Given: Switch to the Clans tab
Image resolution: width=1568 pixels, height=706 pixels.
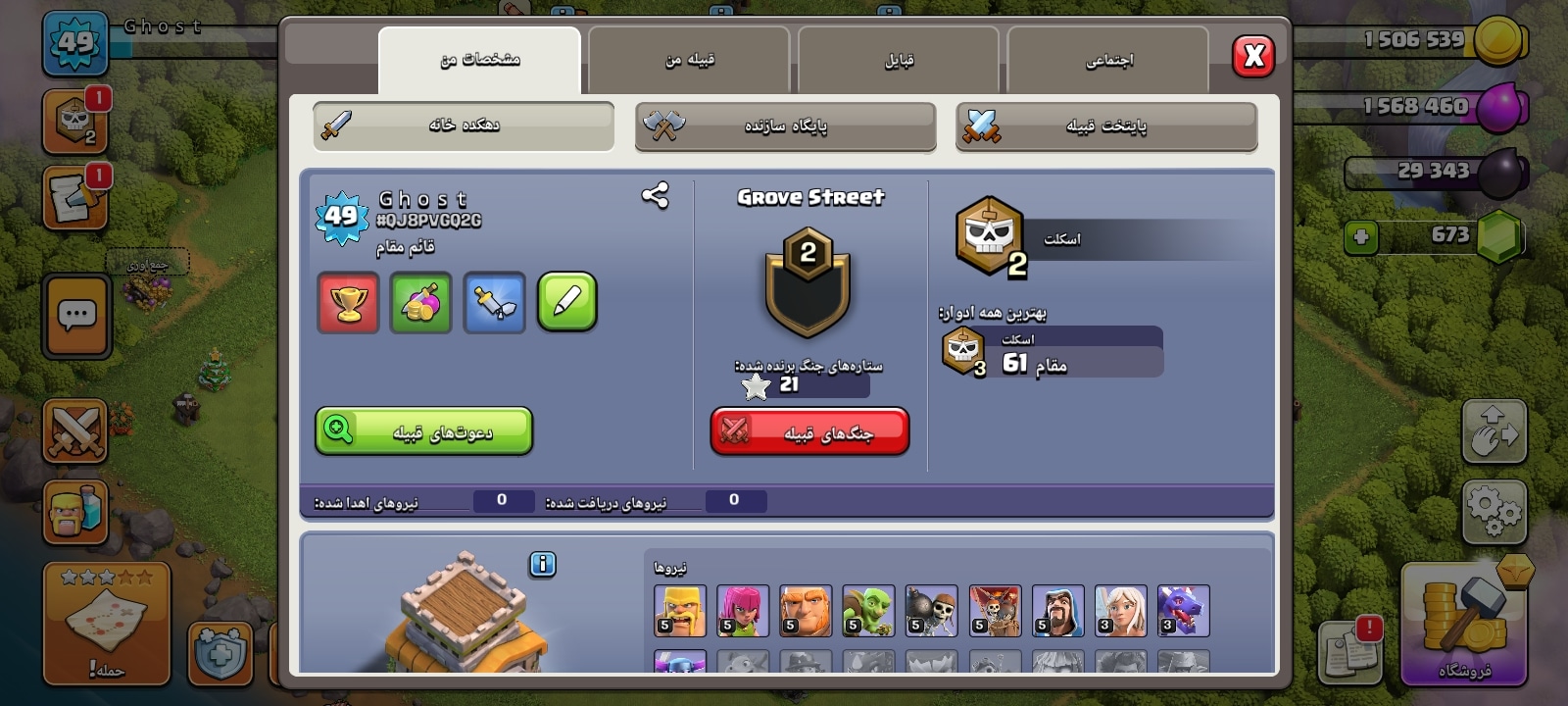Looking at the screenshot, I should tap(899, 60).
